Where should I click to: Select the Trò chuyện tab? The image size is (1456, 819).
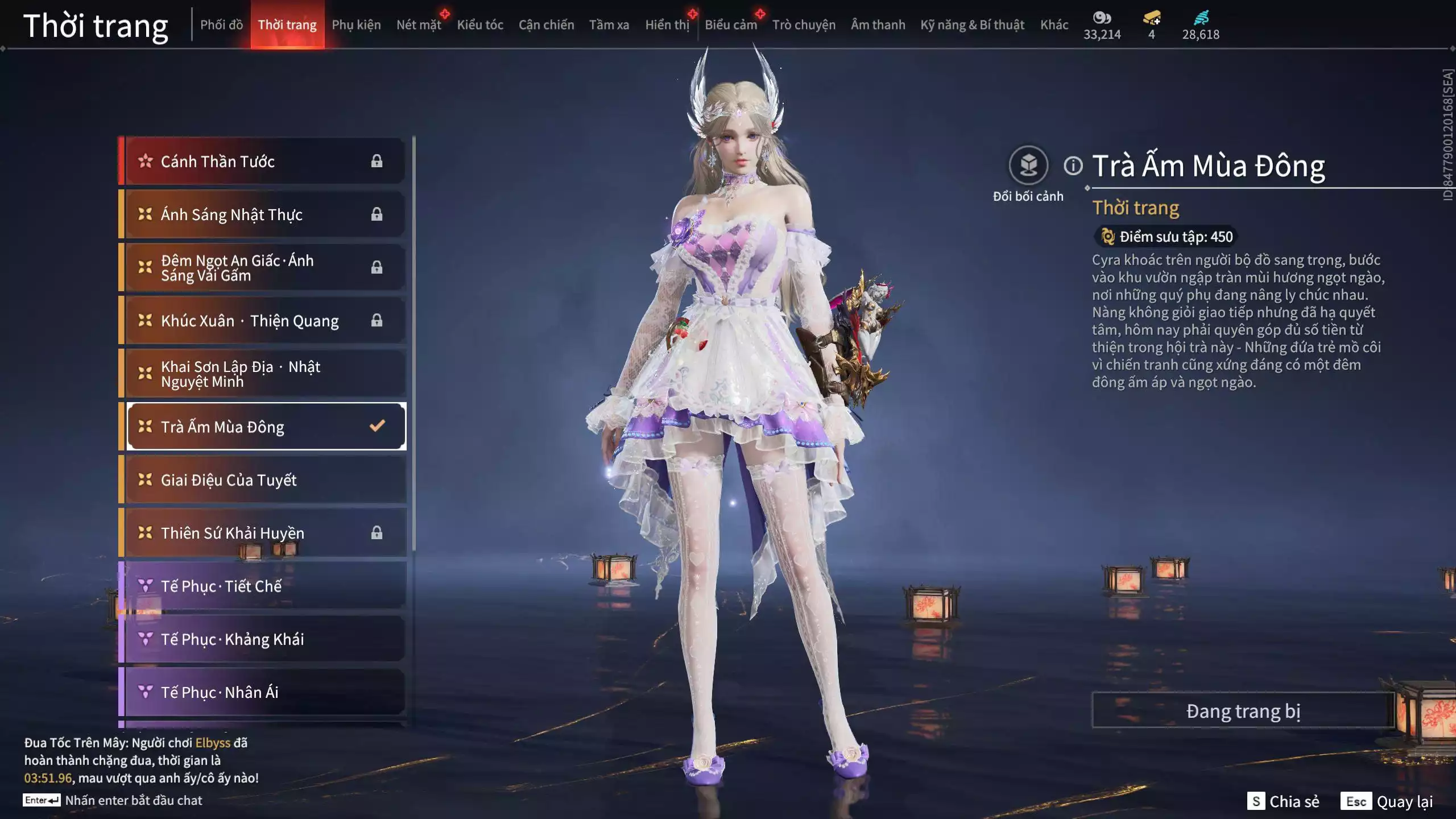(x=804, y=25)
